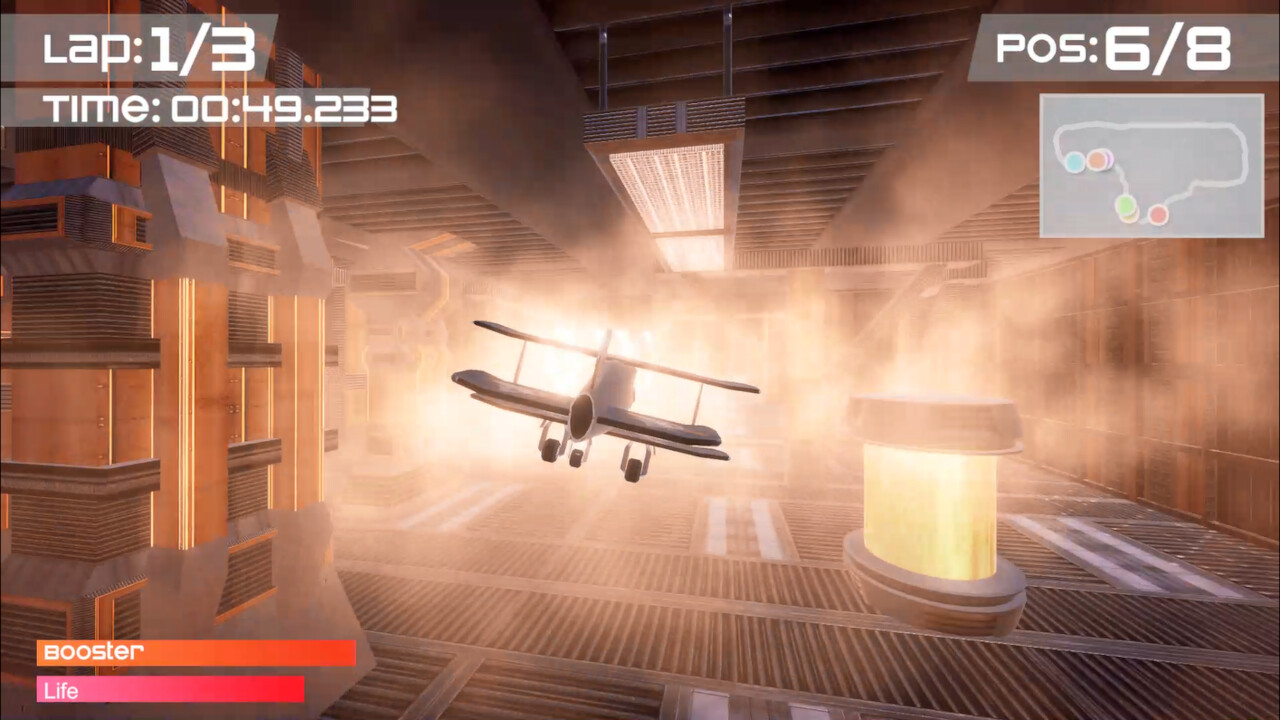Viewport: 1280px width, 720px height.
Task: Switch focus to the minimap panel
Action: coord(1150,165)
